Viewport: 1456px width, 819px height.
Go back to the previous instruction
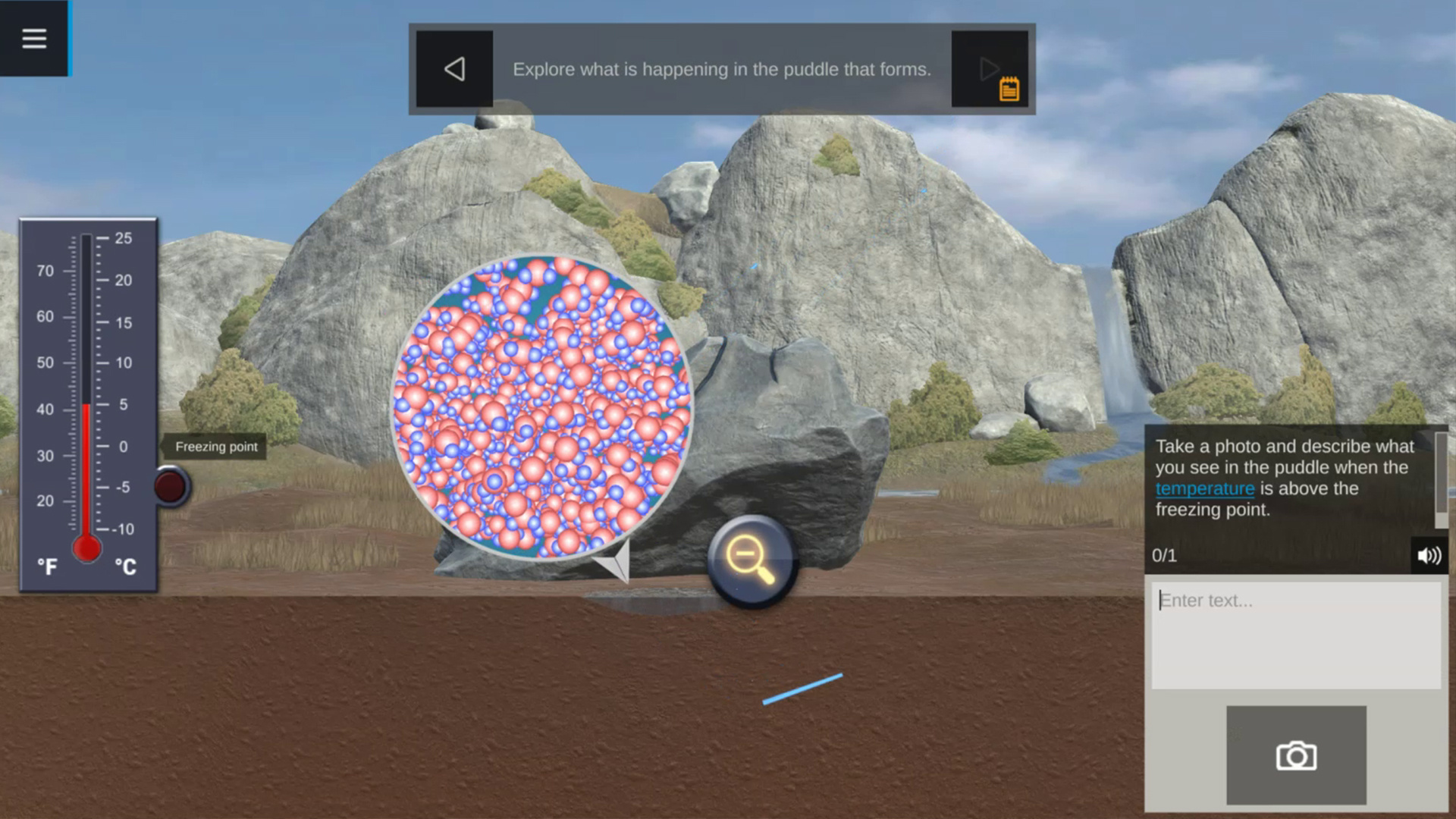(454, 69)
